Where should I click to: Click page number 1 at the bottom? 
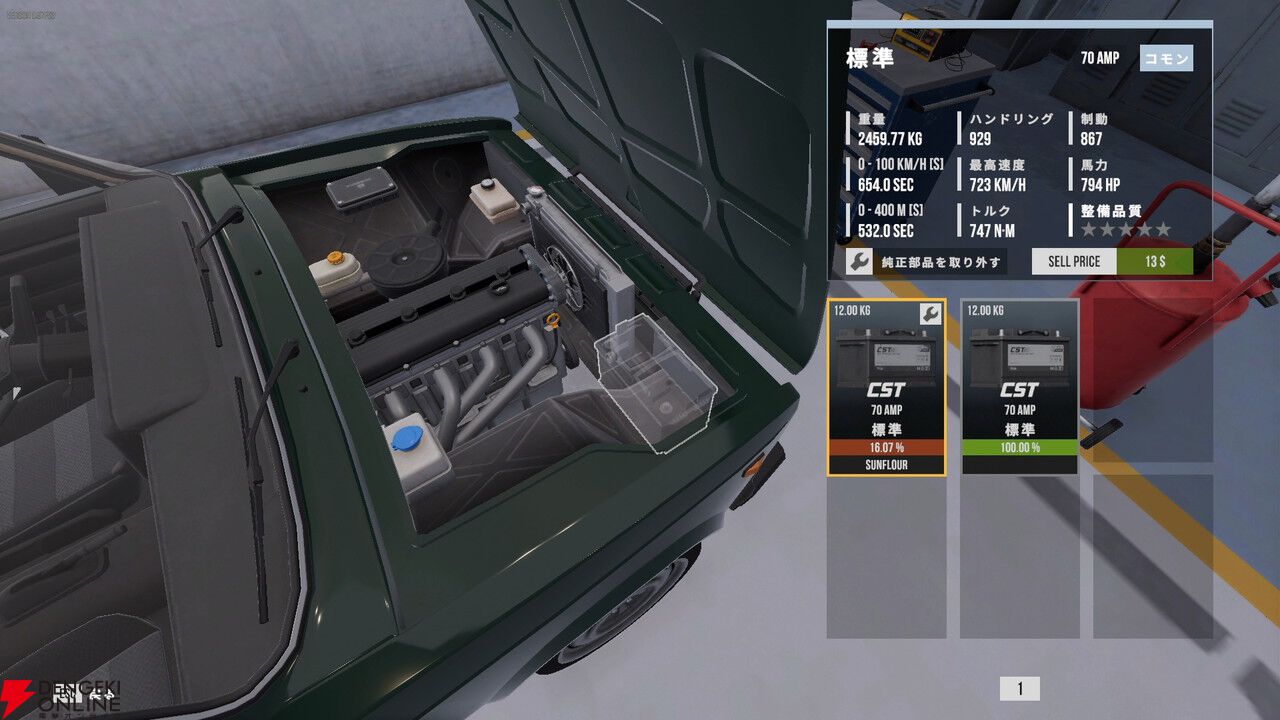click(x=1020, y=687)
